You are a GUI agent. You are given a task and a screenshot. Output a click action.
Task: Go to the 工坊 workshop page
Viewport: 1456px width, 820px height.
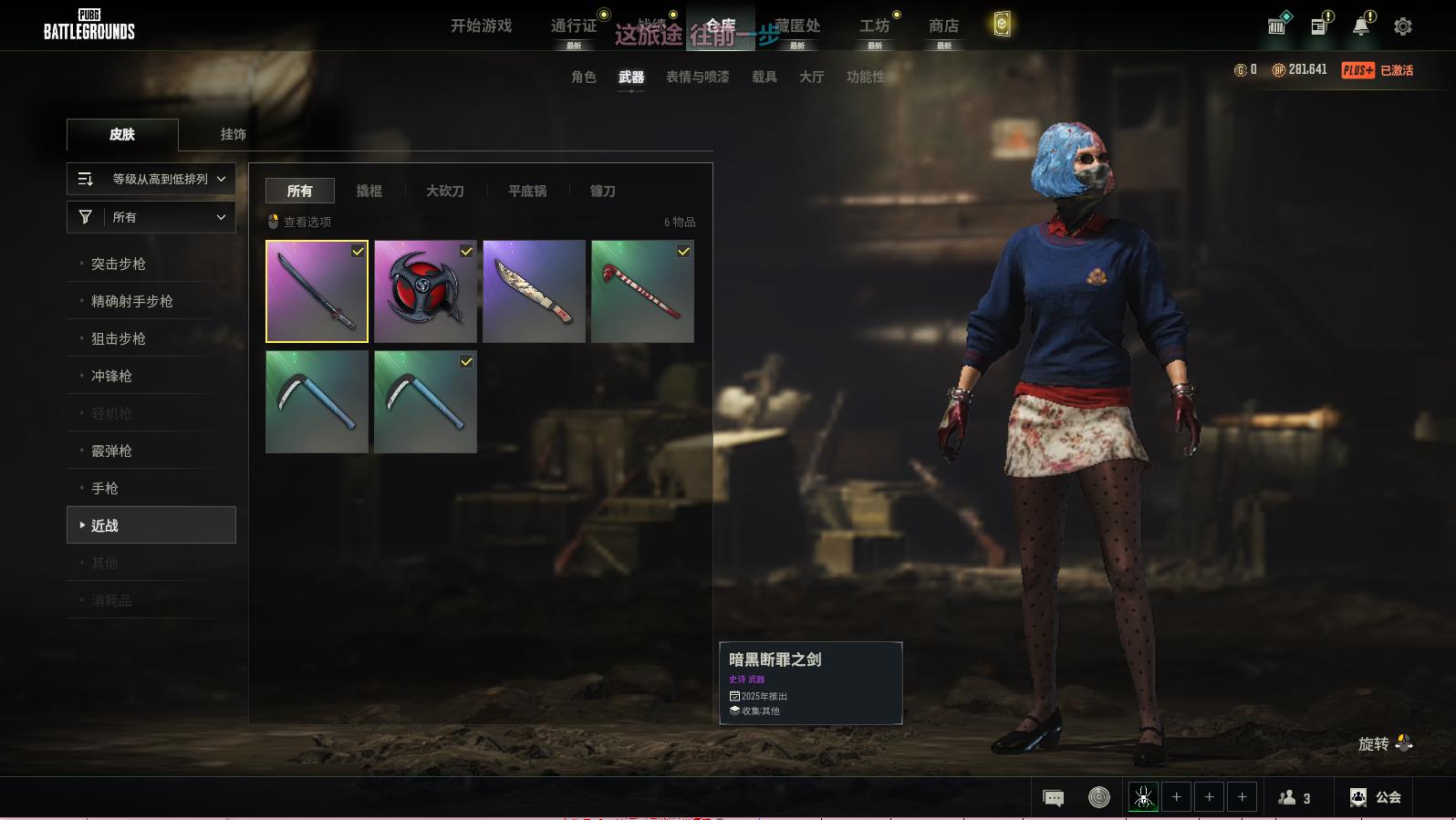point(874,26)
